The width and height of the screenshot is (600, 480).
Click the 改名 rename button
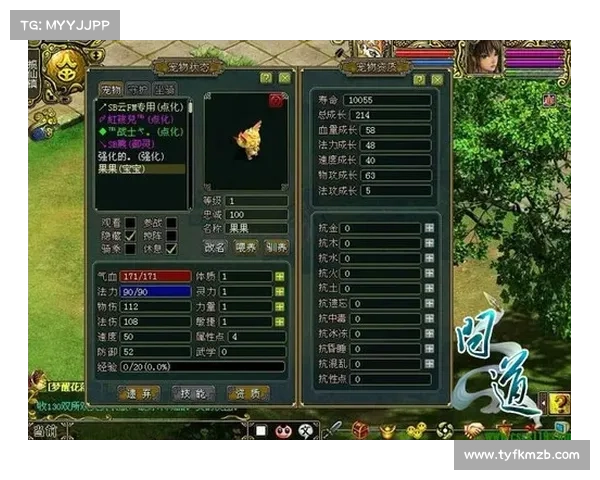pyautogui.click(x=215, y=247)
